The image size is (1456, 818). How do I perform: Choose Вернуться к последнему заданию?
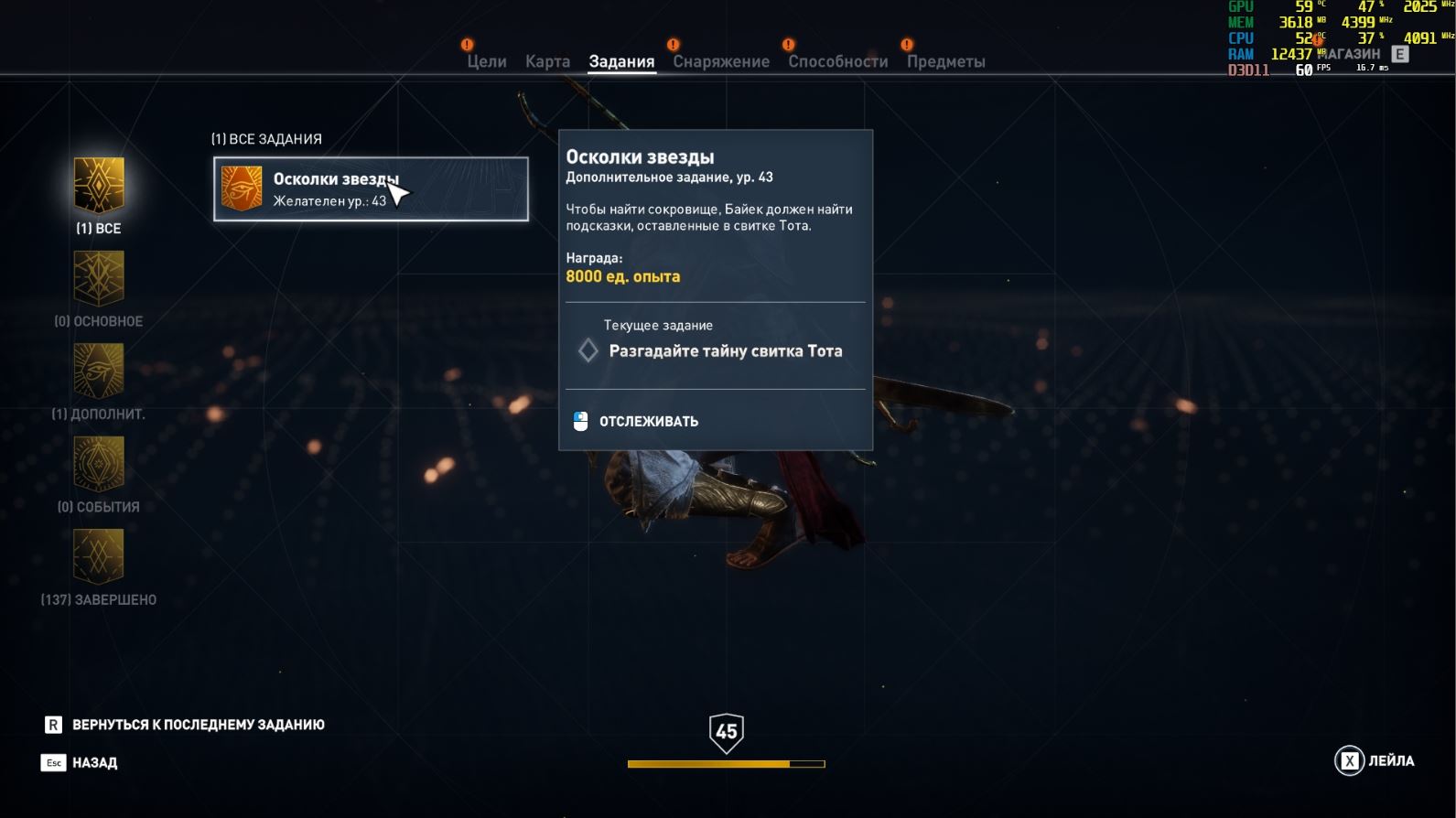[x=197, y=725]
